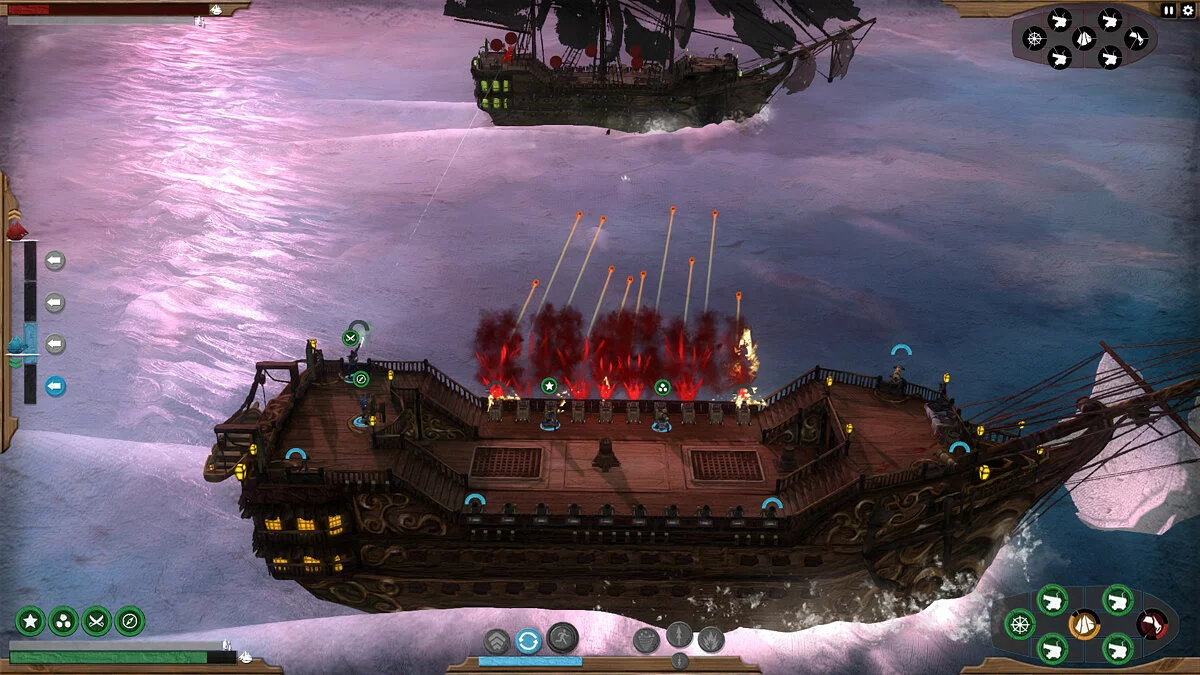
Task: Click the red damaged bow icon on own ship diagram
Action: 1152,624
